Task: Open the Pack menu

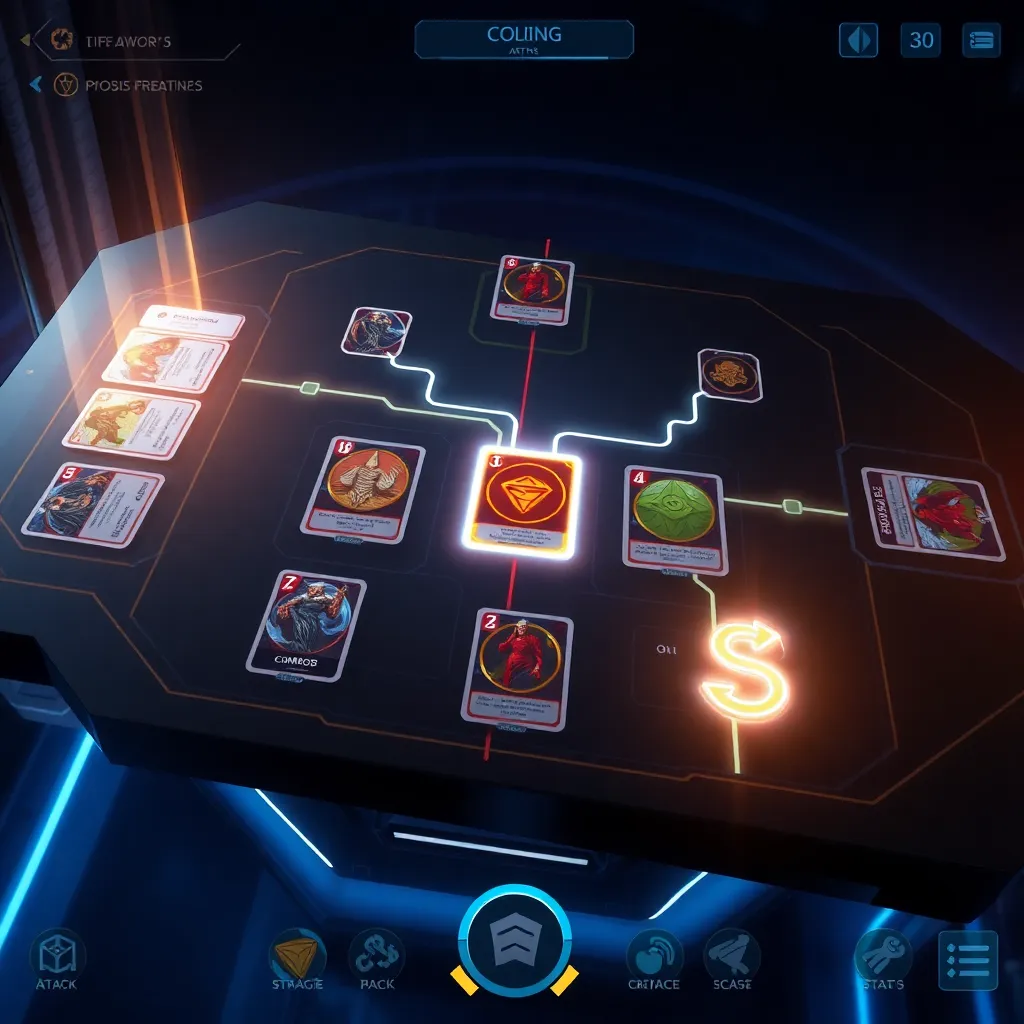Action: tap(376, 957)
